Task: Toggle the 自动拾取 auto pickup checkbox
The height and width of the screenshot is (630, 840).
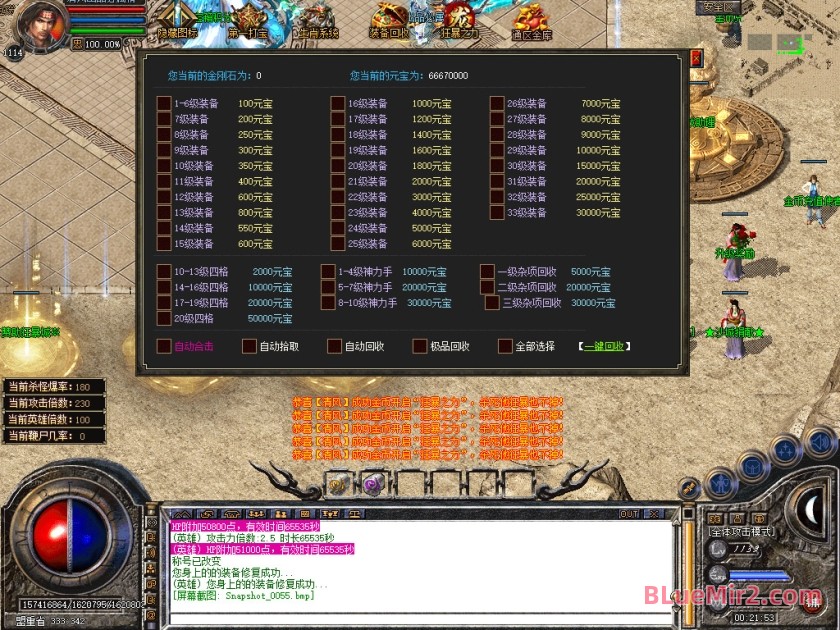Action: coord(250,346)
